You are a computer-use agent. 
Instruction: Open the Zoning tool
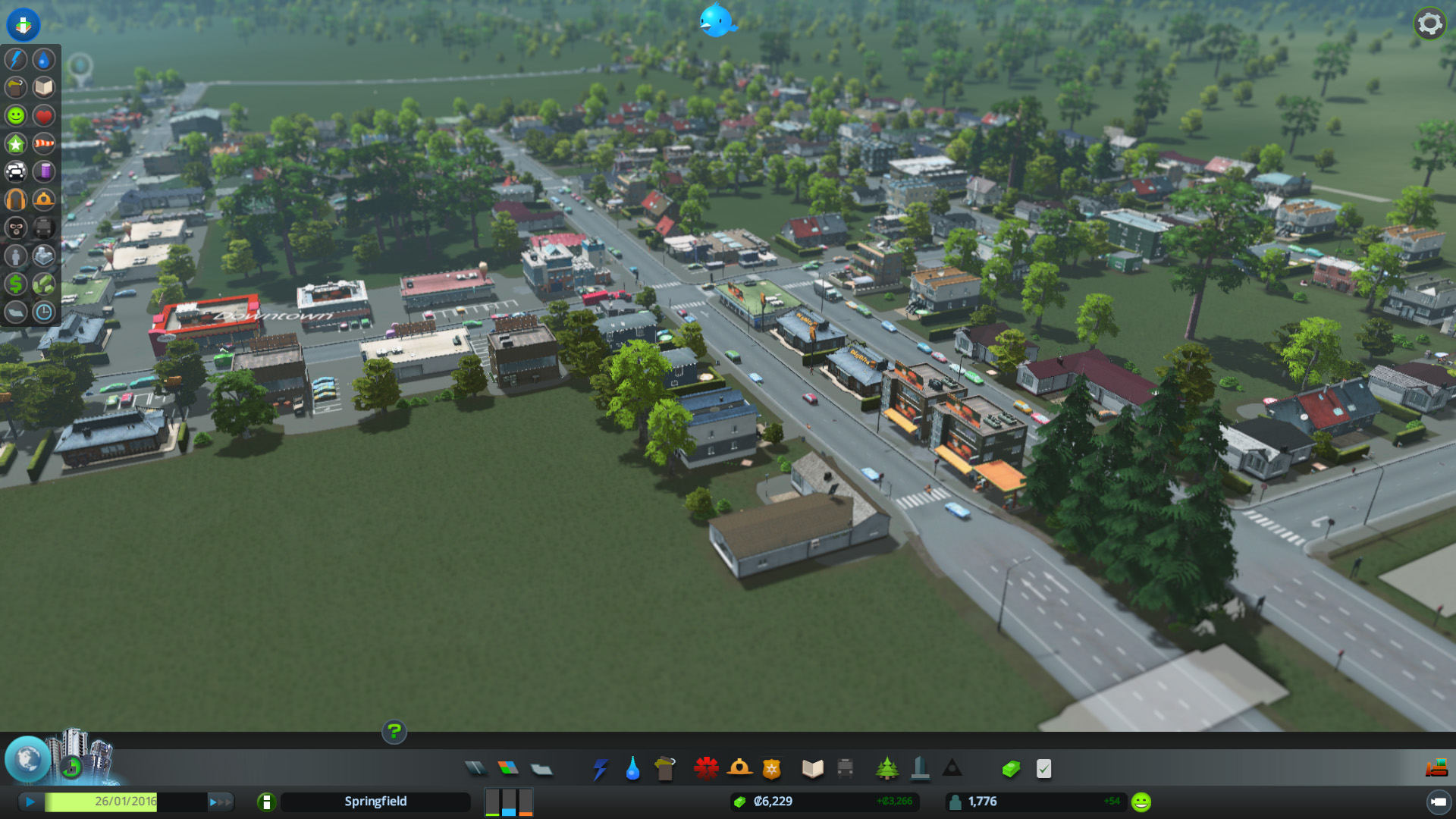[508, 769]
